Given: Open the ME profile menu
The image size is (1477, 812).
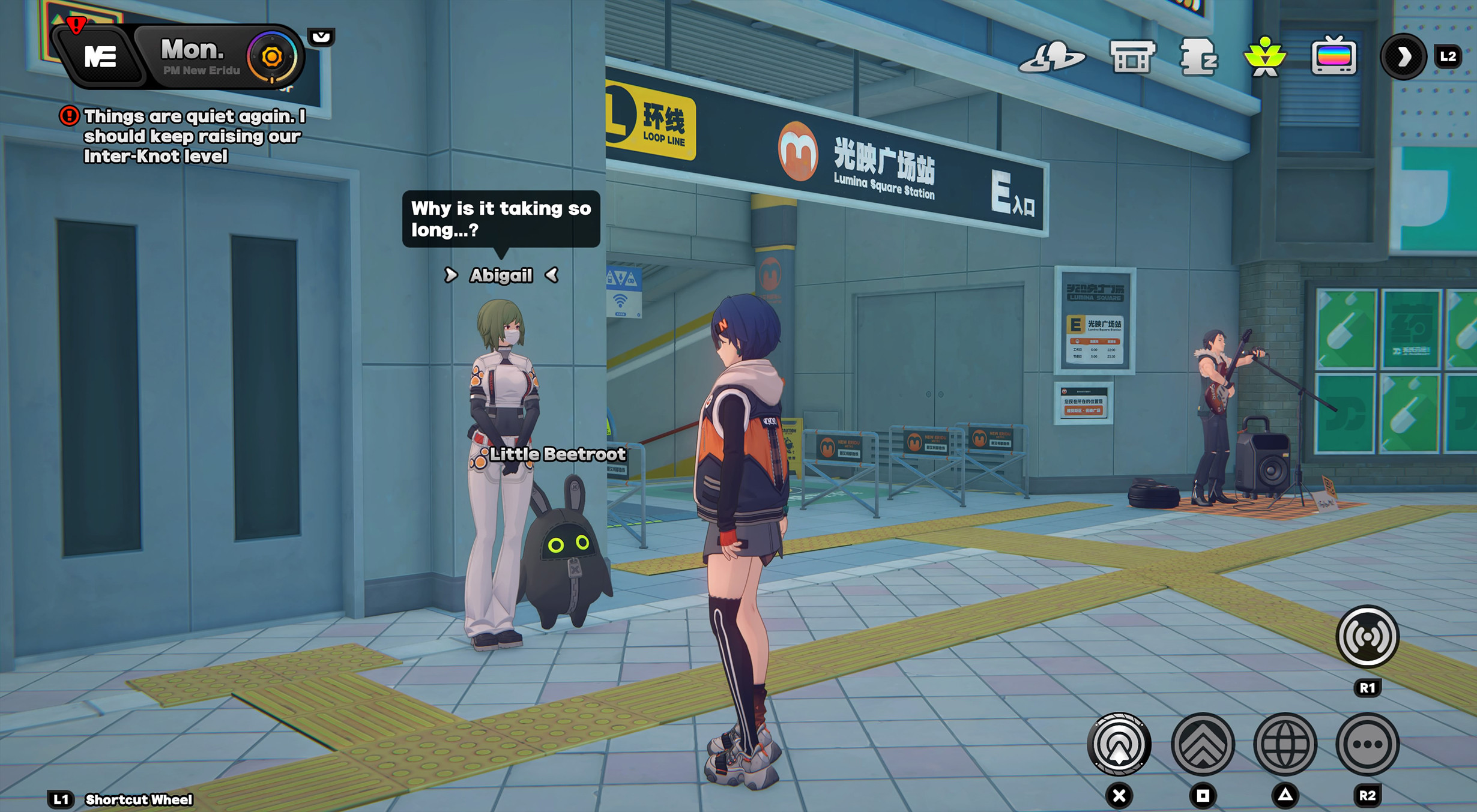Looking at the screenshot, I should (x=99, y=57).
